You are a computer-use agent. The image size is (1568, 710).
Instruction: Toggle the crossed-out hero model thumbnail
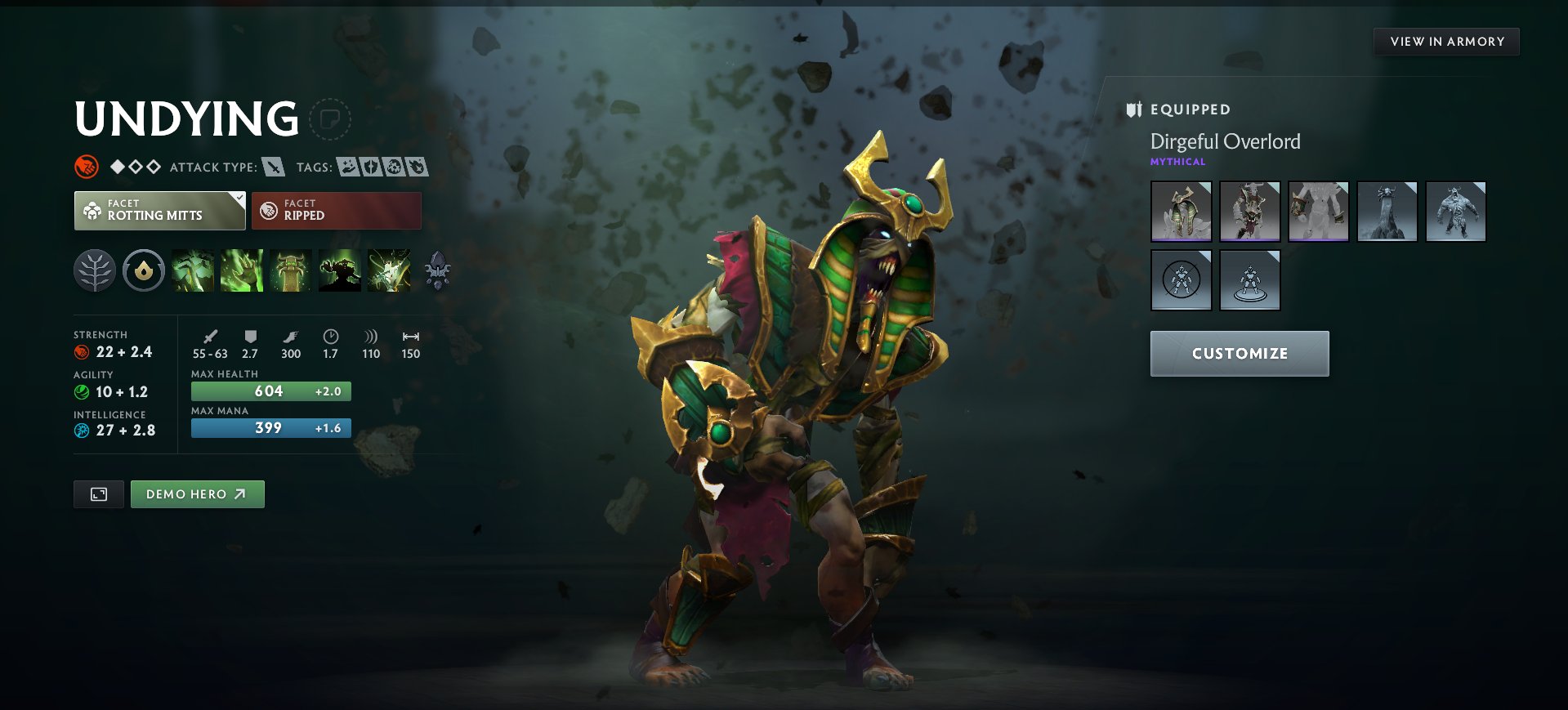click(1182, 279)
